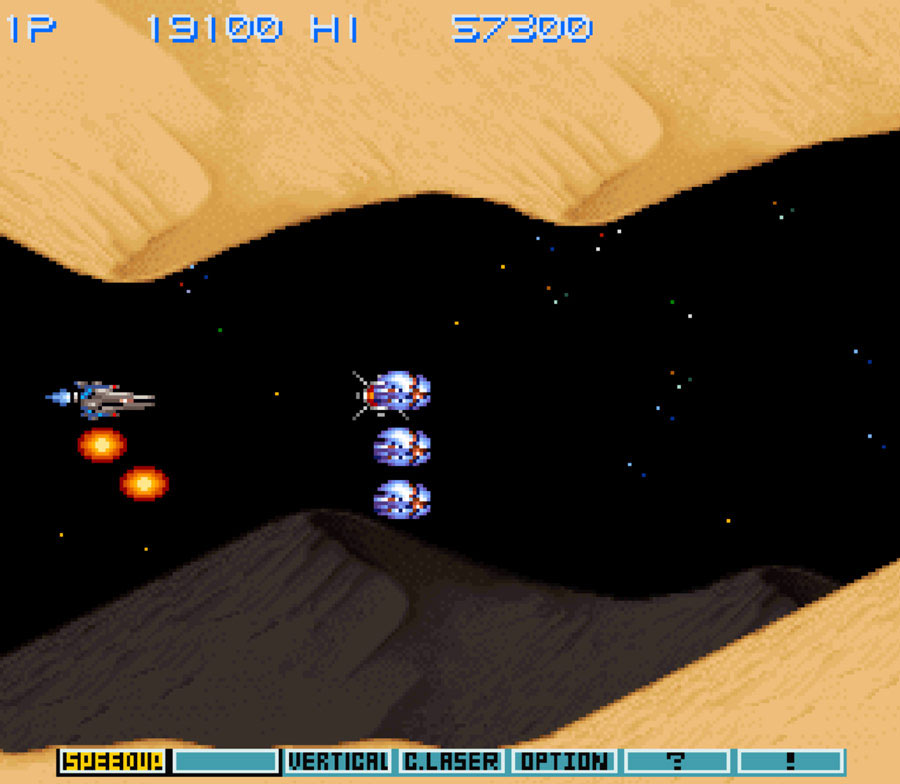Choose the Vertical power-up slot
Screen dimensions: 900x784
click(338, 761)
